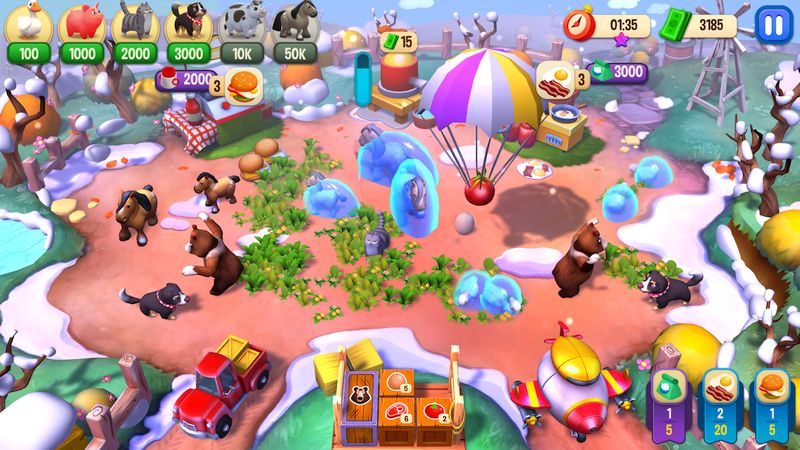Open the bacon and eggs order card
This screenshot has height=450, width=800.
720,400
